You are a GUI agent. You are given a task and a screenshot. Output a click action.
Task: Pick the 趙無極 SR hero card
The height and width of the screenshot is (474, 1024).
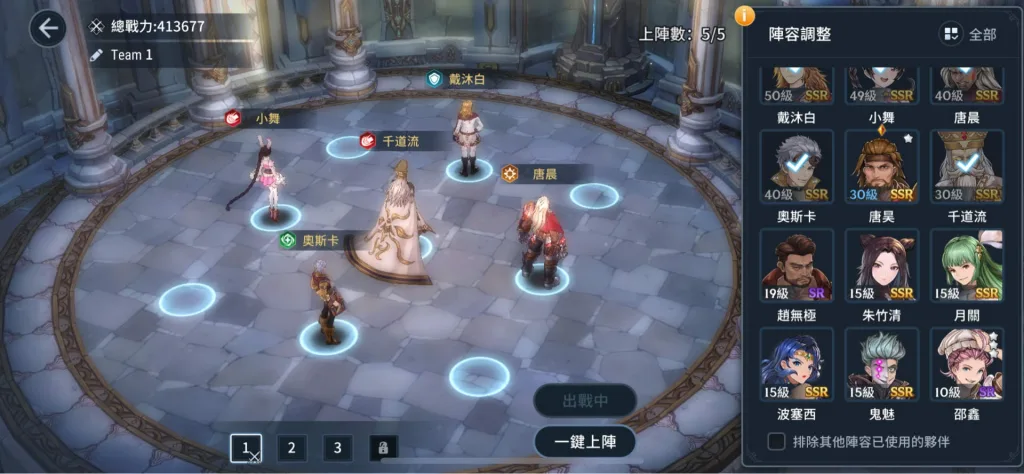click(x=796, y=263)
